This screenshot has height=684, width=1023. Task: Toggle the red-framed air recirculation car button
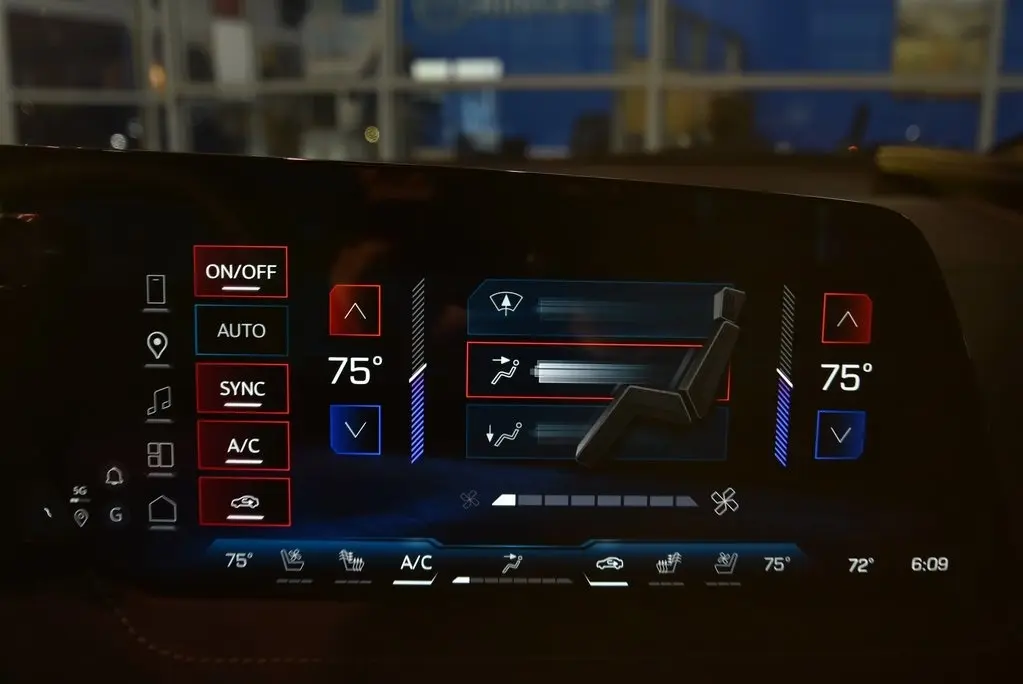click(244, 502)
